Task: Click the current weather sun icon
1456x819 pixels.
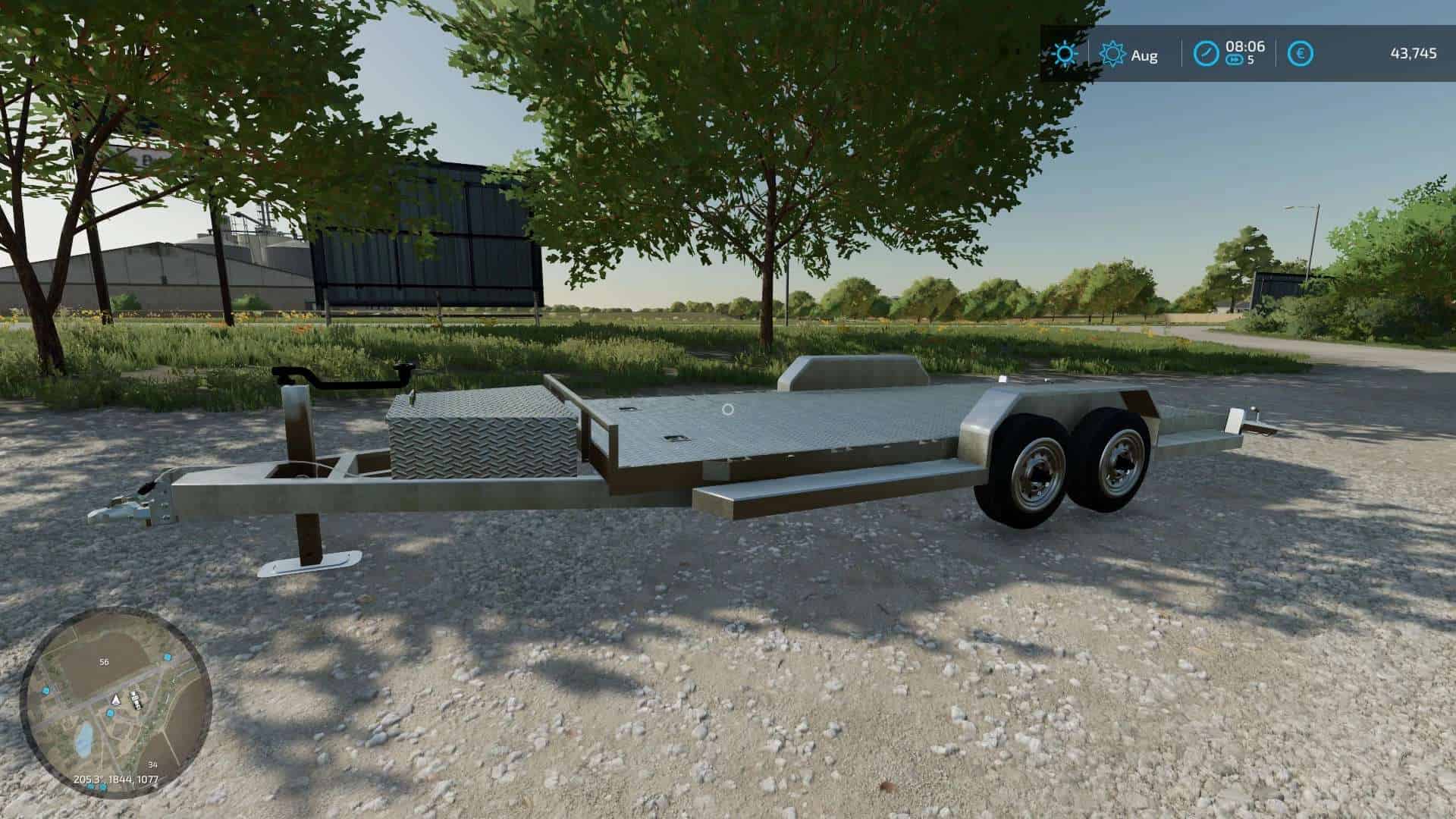Action: [x=1065, y=55]
